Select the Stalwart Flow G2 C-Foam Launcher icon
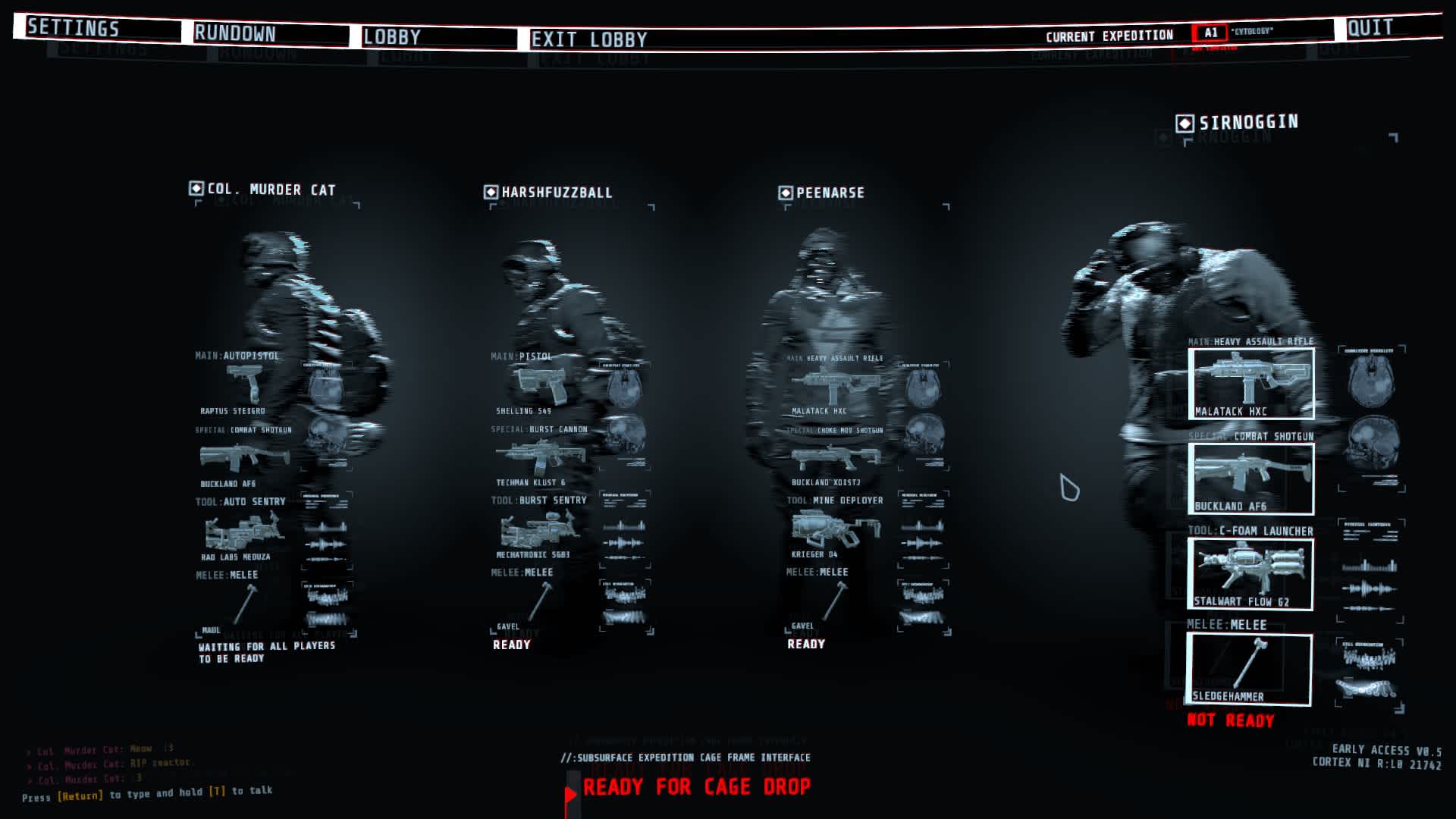 click(1251, 573)
